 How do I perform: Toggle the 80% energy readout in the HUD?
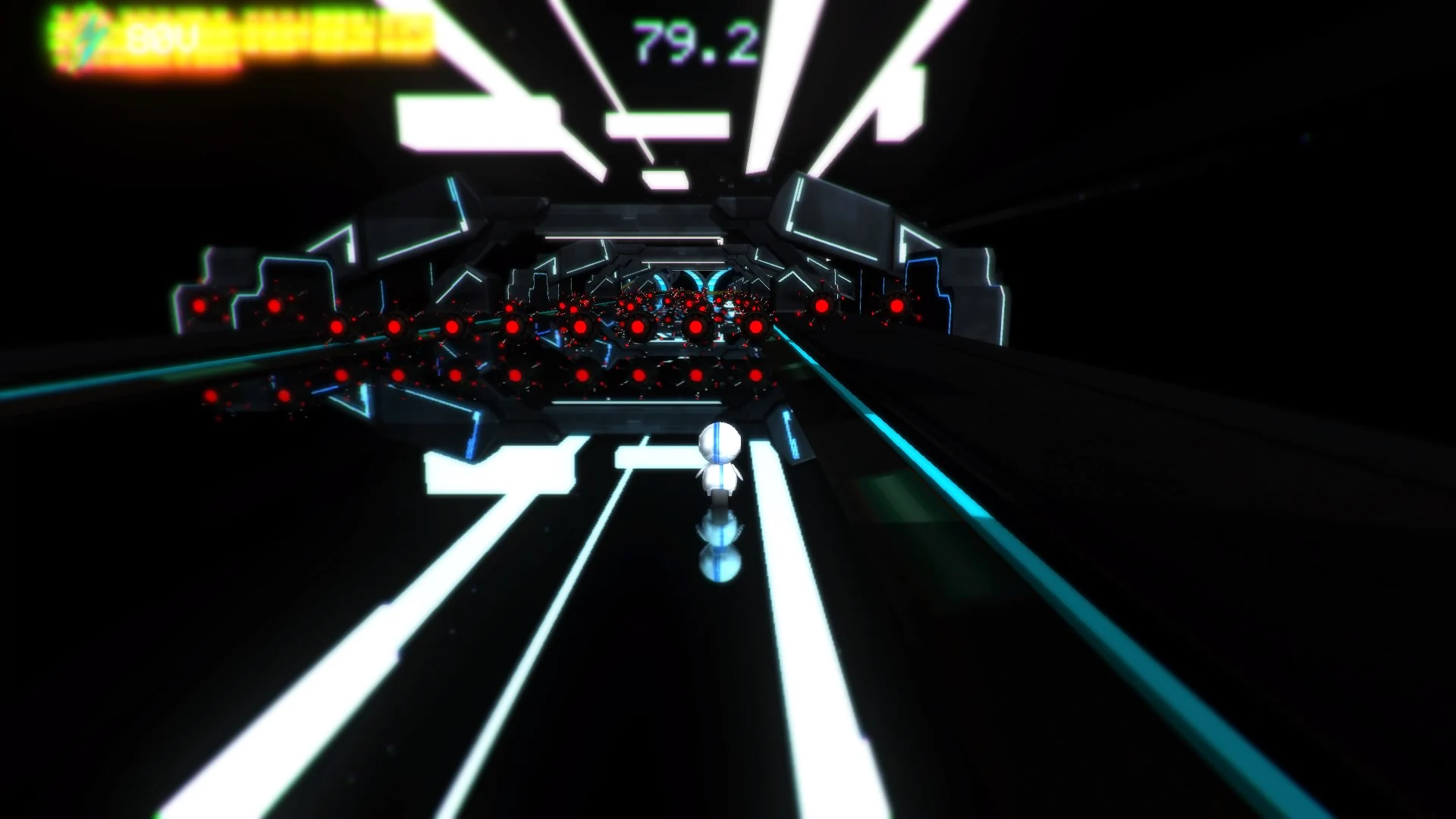(x=148, y=36)
